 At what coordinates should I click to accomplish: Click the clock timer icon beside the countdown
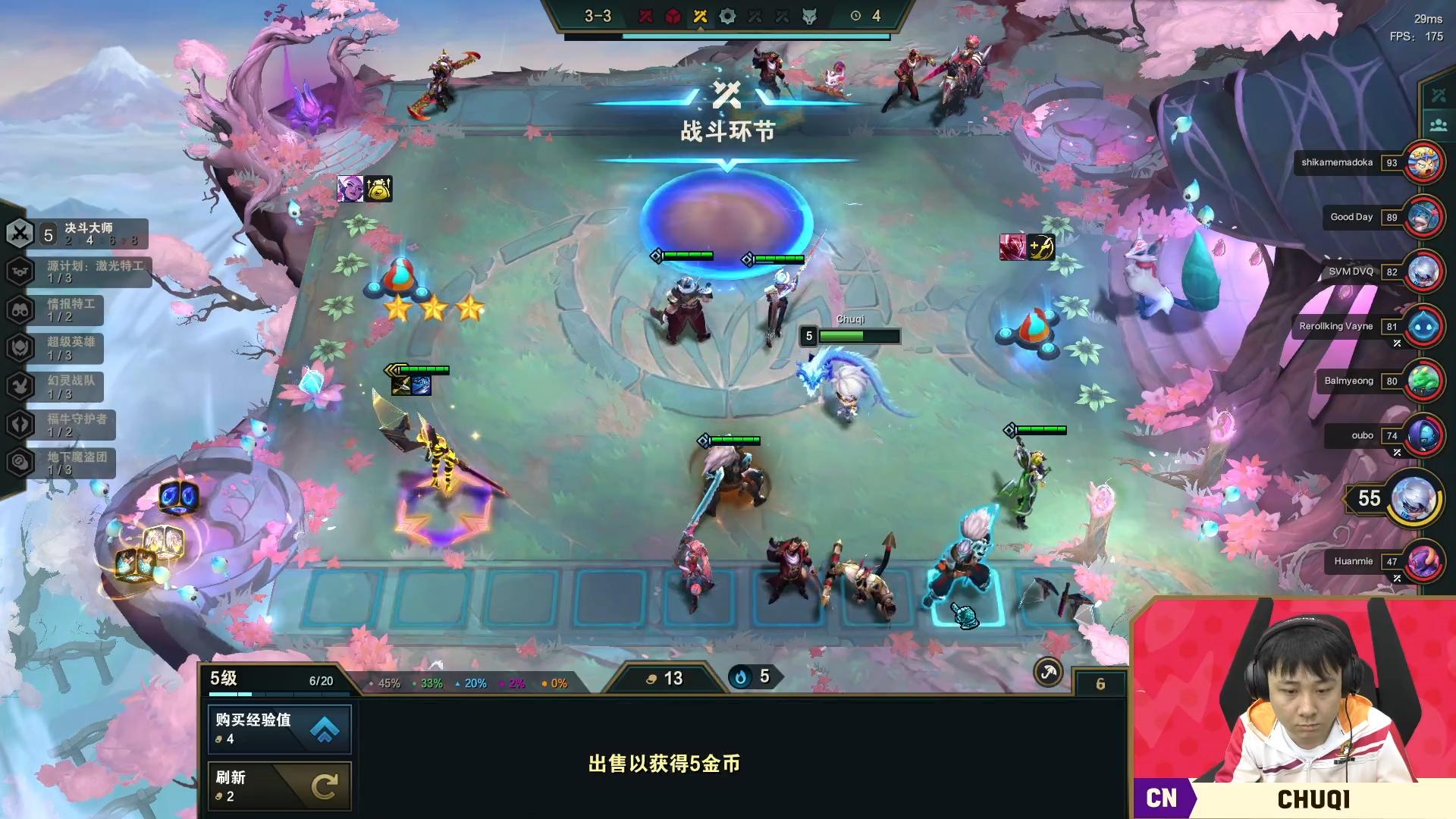855,16
